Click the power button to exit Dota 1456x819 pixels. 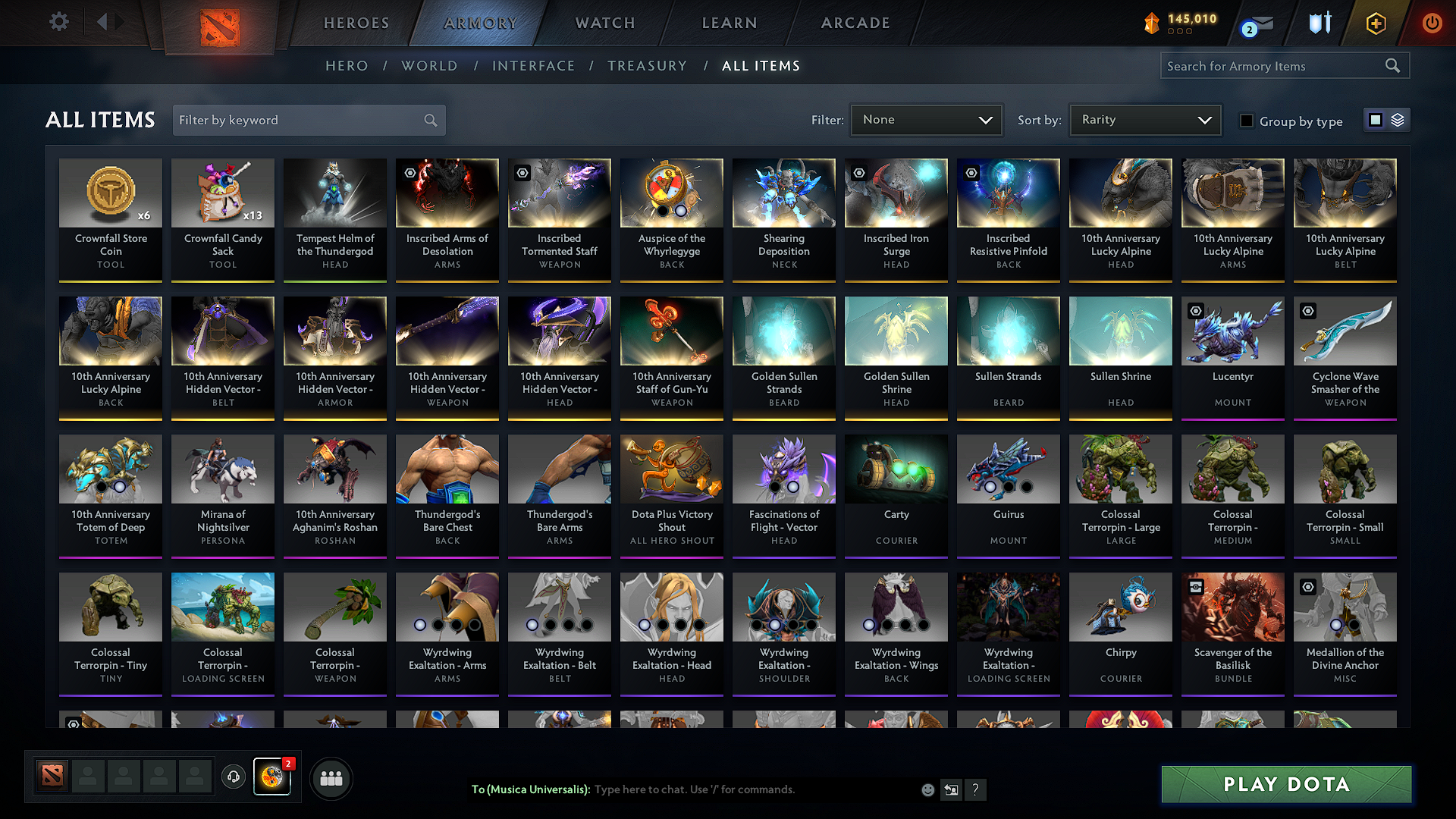[1432, 23]
